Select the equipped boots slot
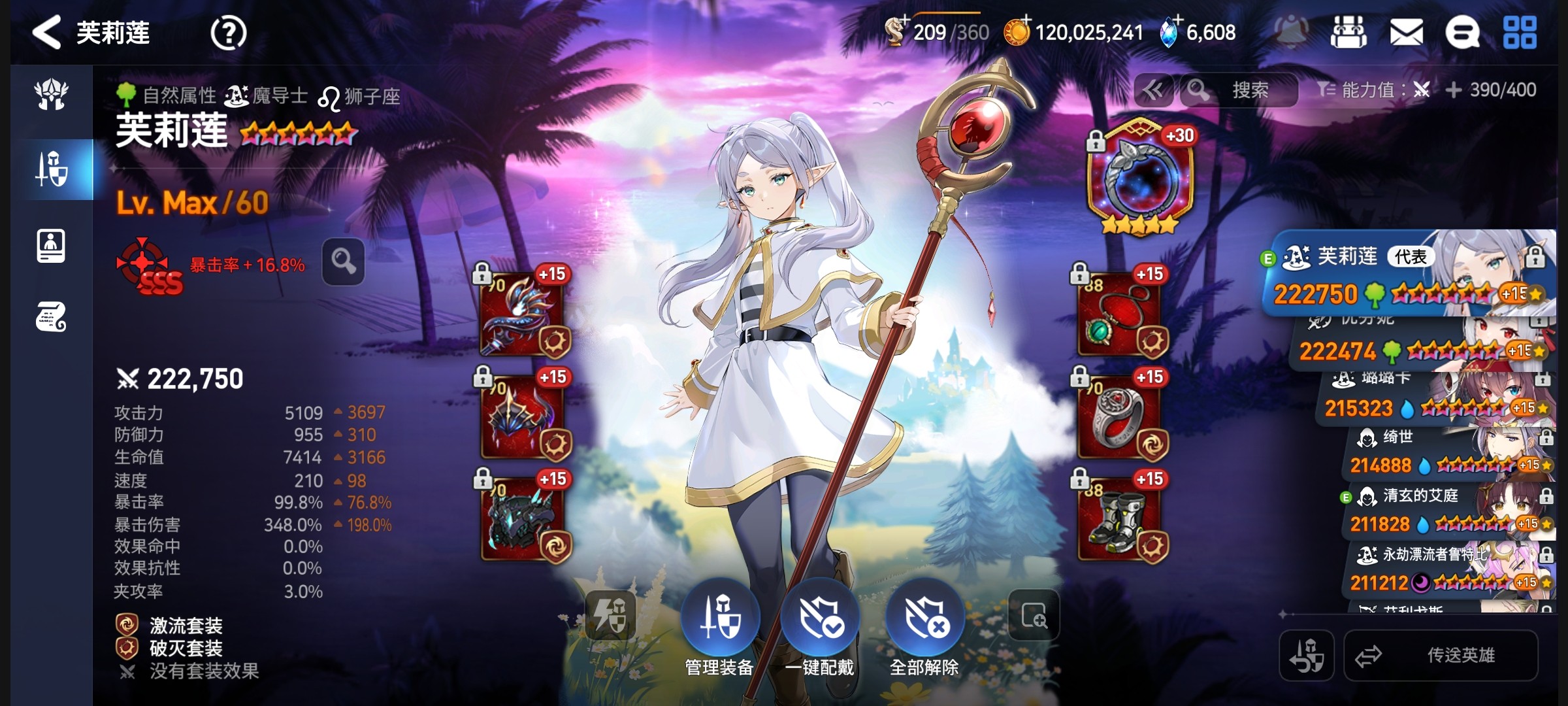The height and width of the screenshot is (706, 1568). [1119, 519]
